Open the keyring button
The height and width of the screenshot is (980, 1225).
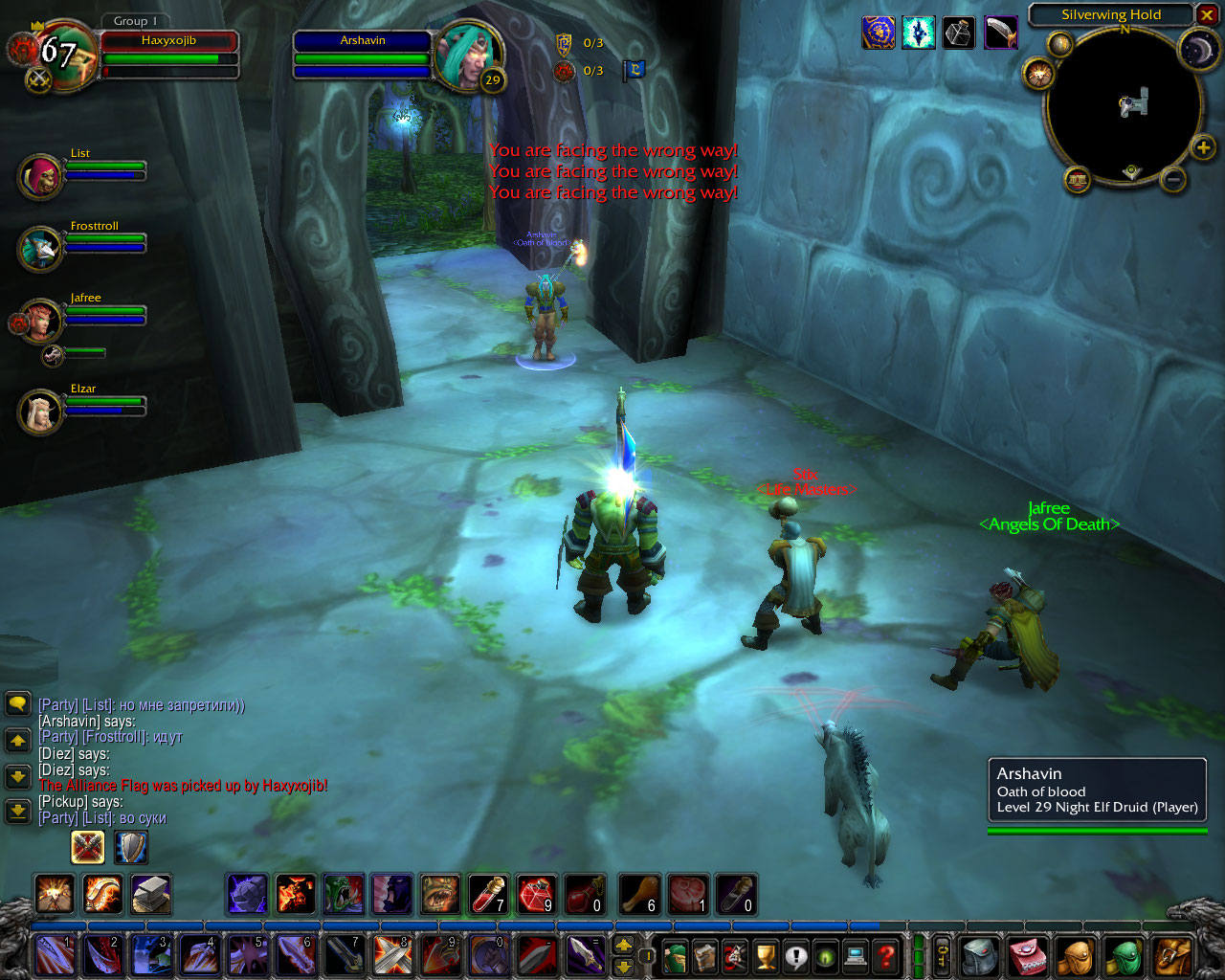point(943,956)
